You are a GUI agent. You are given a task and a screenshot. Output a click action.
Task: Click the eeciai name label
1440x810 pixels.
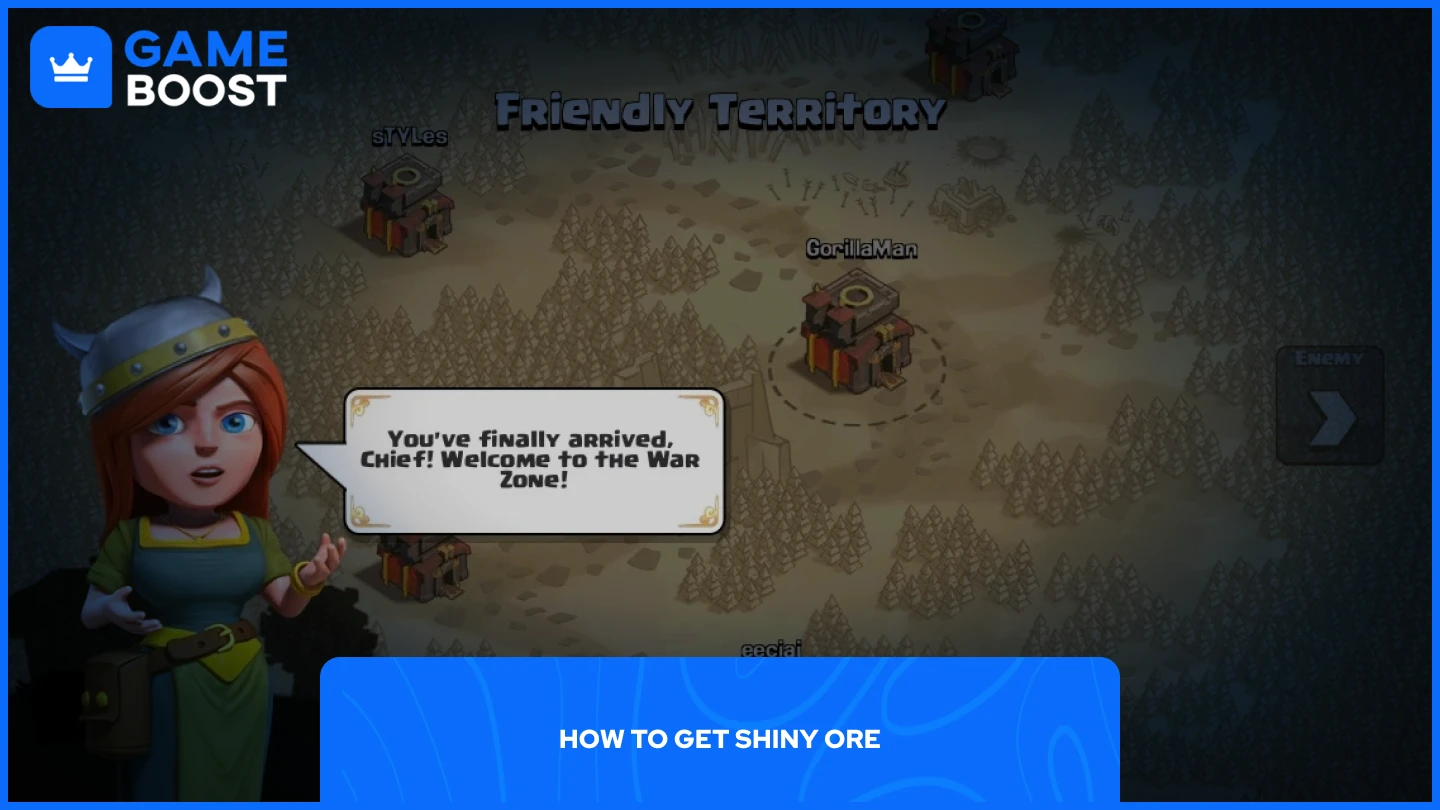click(x=772, y=648)
